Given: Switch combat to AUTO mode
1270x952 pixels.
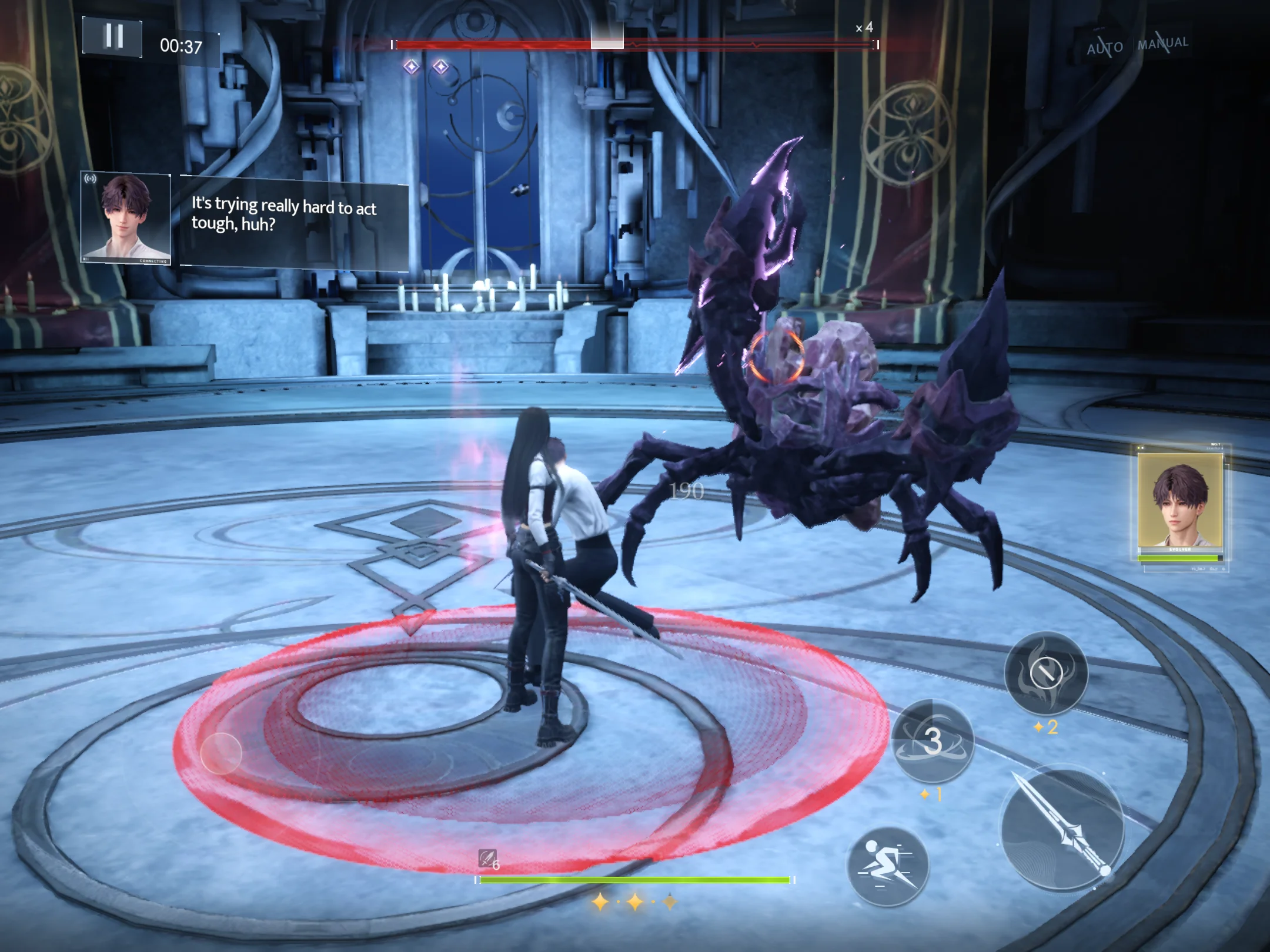Looking at the screenshot, I should click(x=1104, y=46).
